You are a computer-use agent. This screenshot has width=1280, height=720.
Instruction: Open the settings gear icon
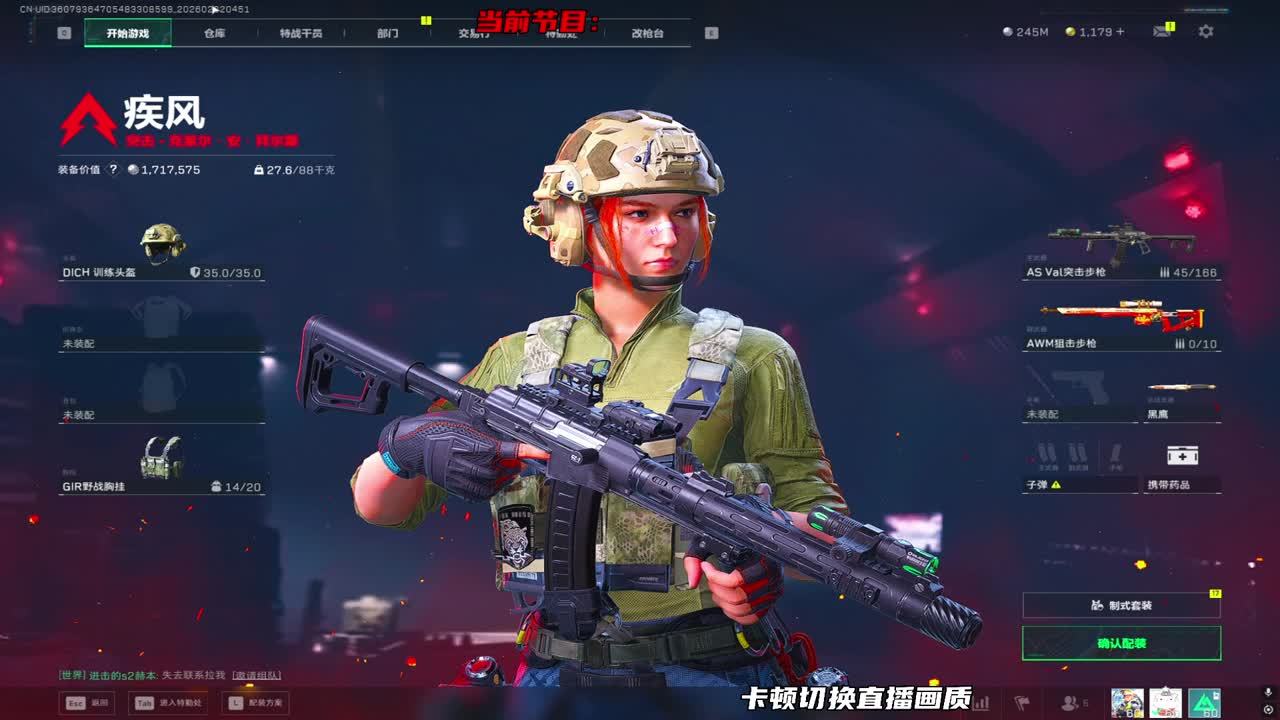1206,32
